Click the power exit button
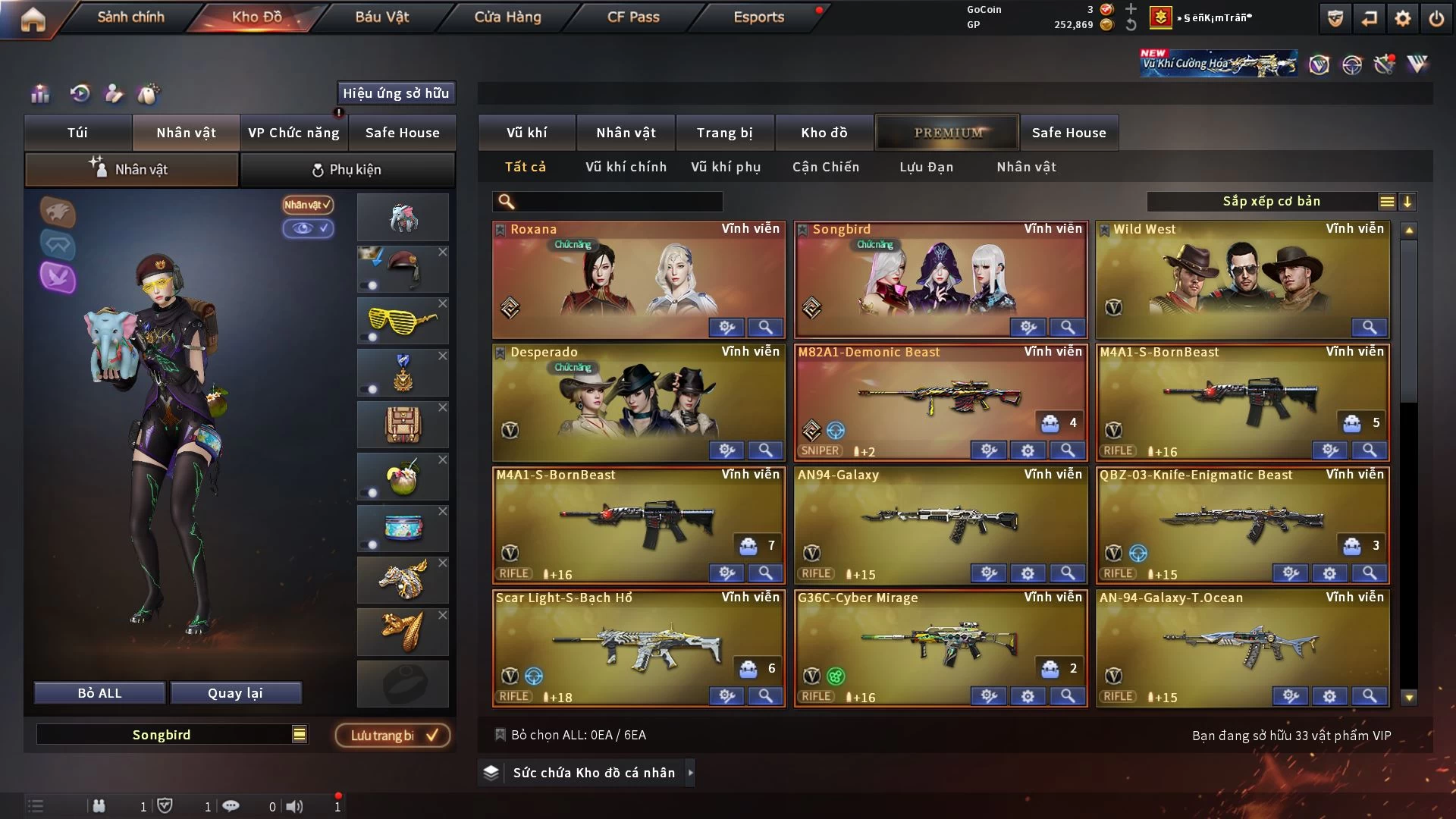 [x=1436, y=18]
